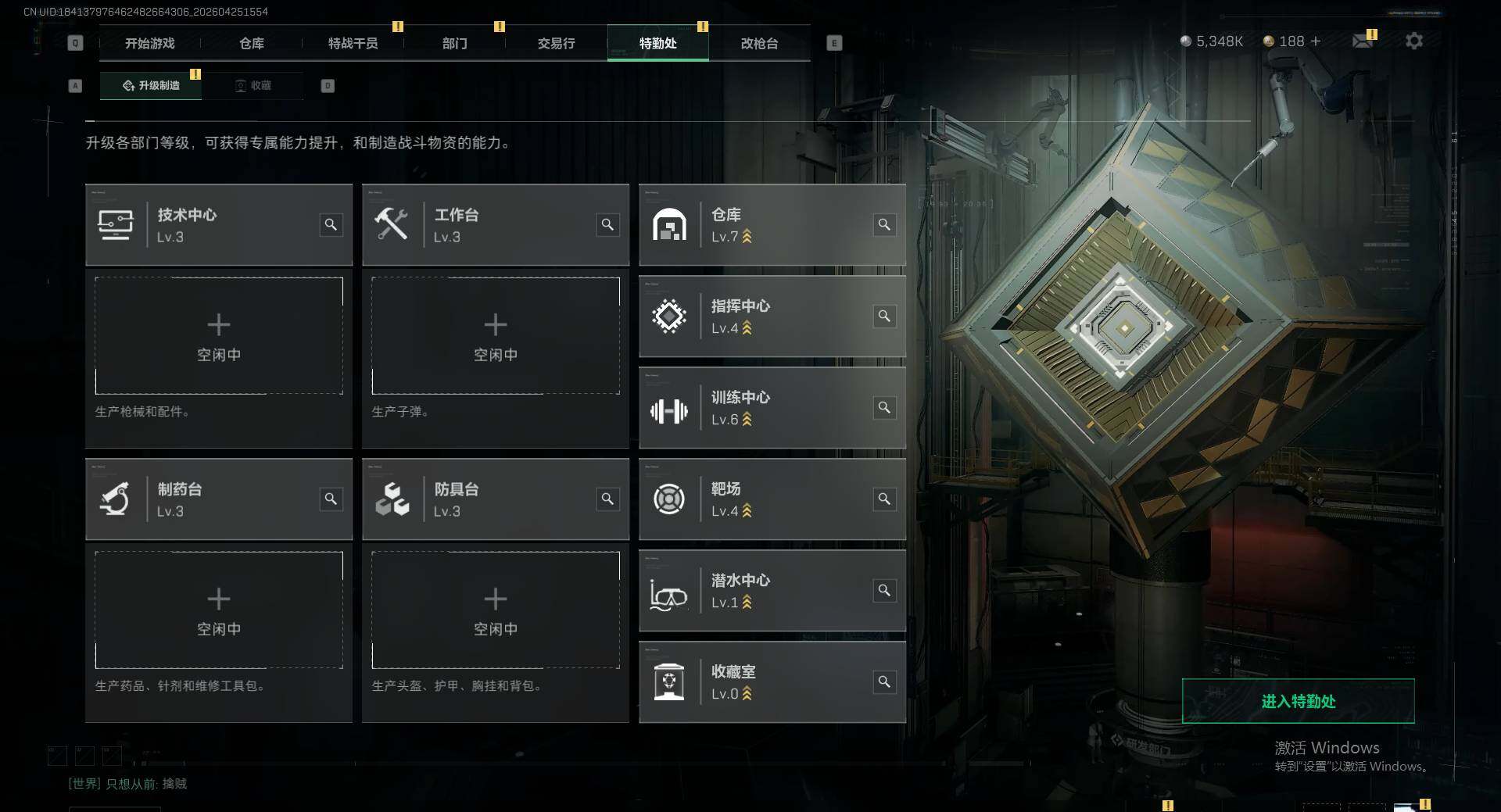Go to the 部门 tab
Screen dimensions: 1501x812
[x=454, y=44]
